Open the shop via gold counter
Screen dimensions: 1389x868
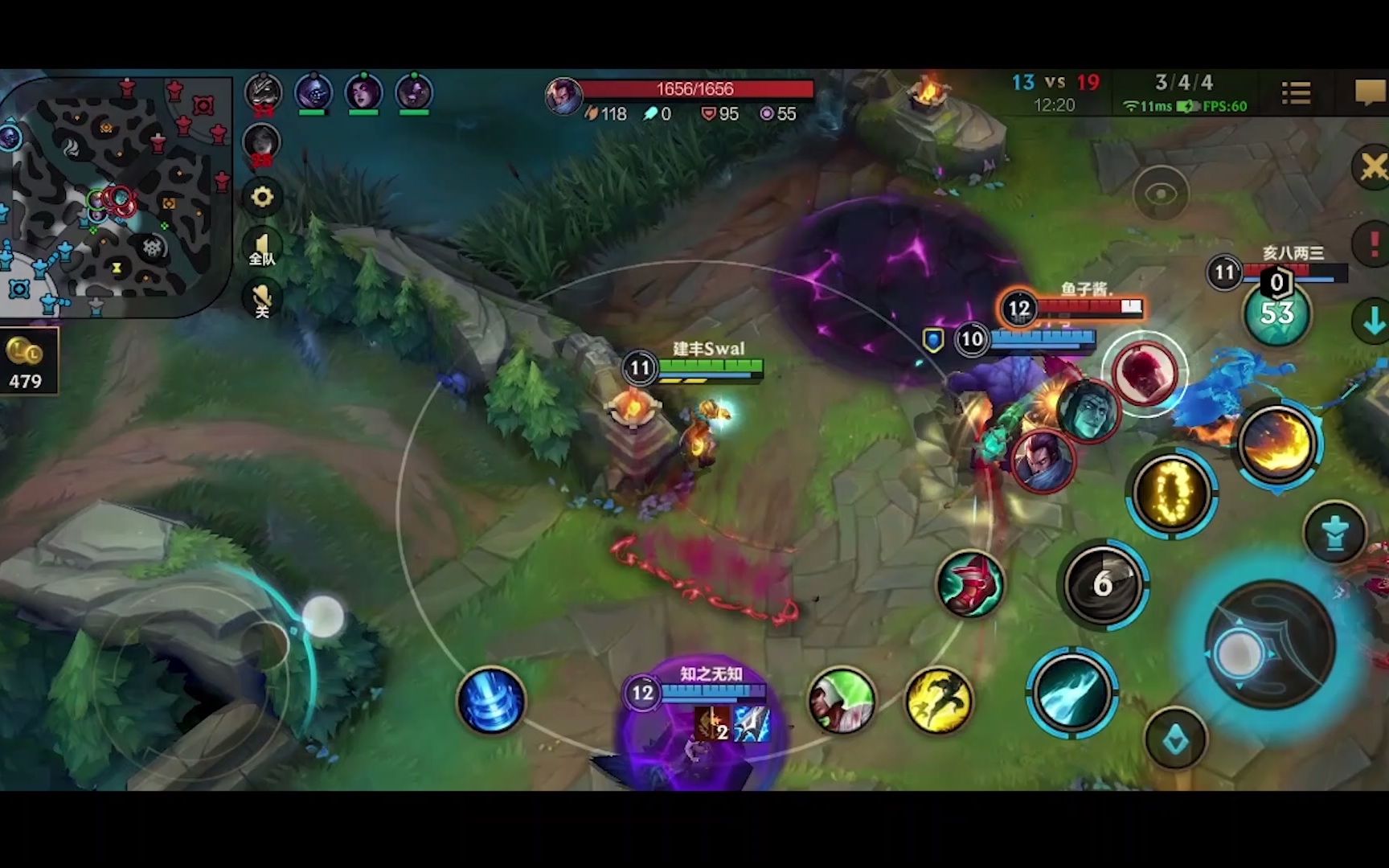(27, 362)
